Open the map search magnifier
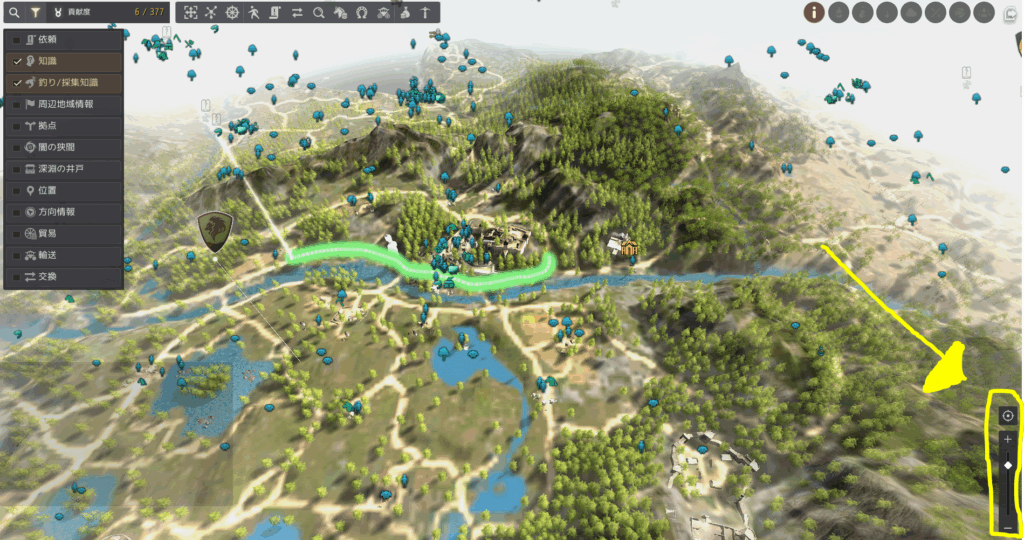1024x540 pixels. 13,13
